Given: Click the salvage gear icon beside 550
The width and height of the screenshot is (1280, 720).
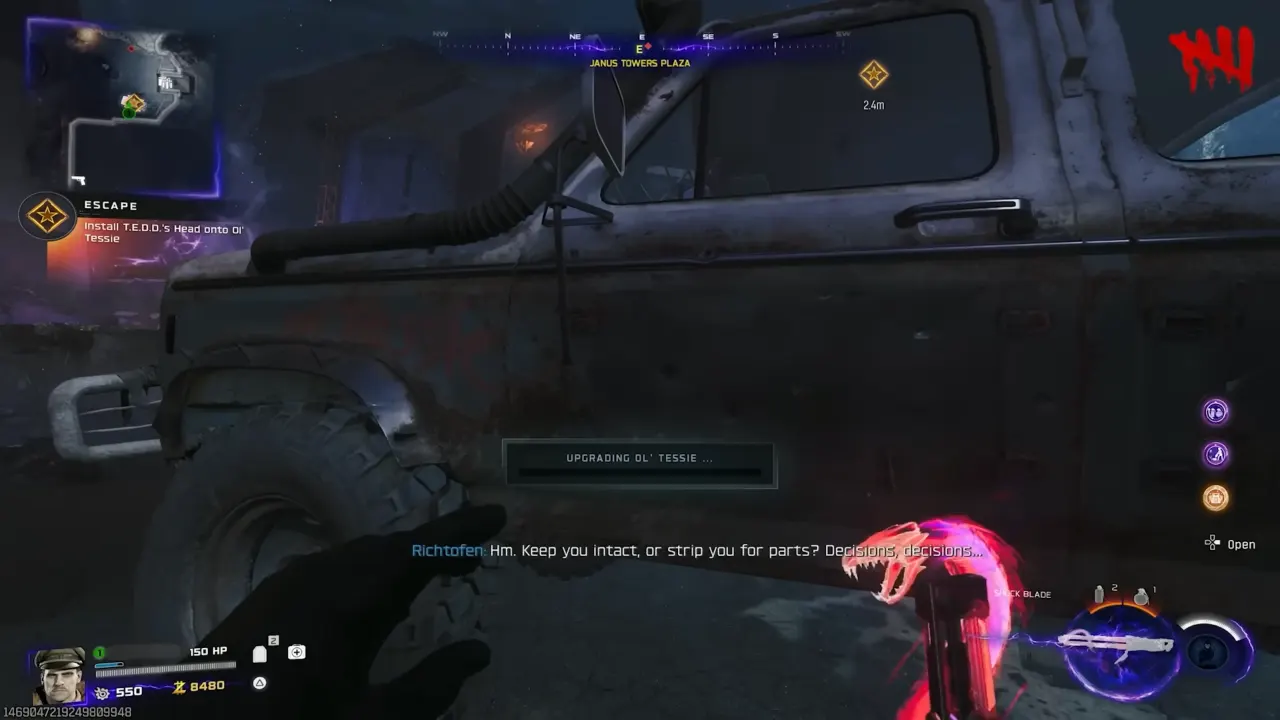Looking at the screenshot, I should (x=99, y=690).
